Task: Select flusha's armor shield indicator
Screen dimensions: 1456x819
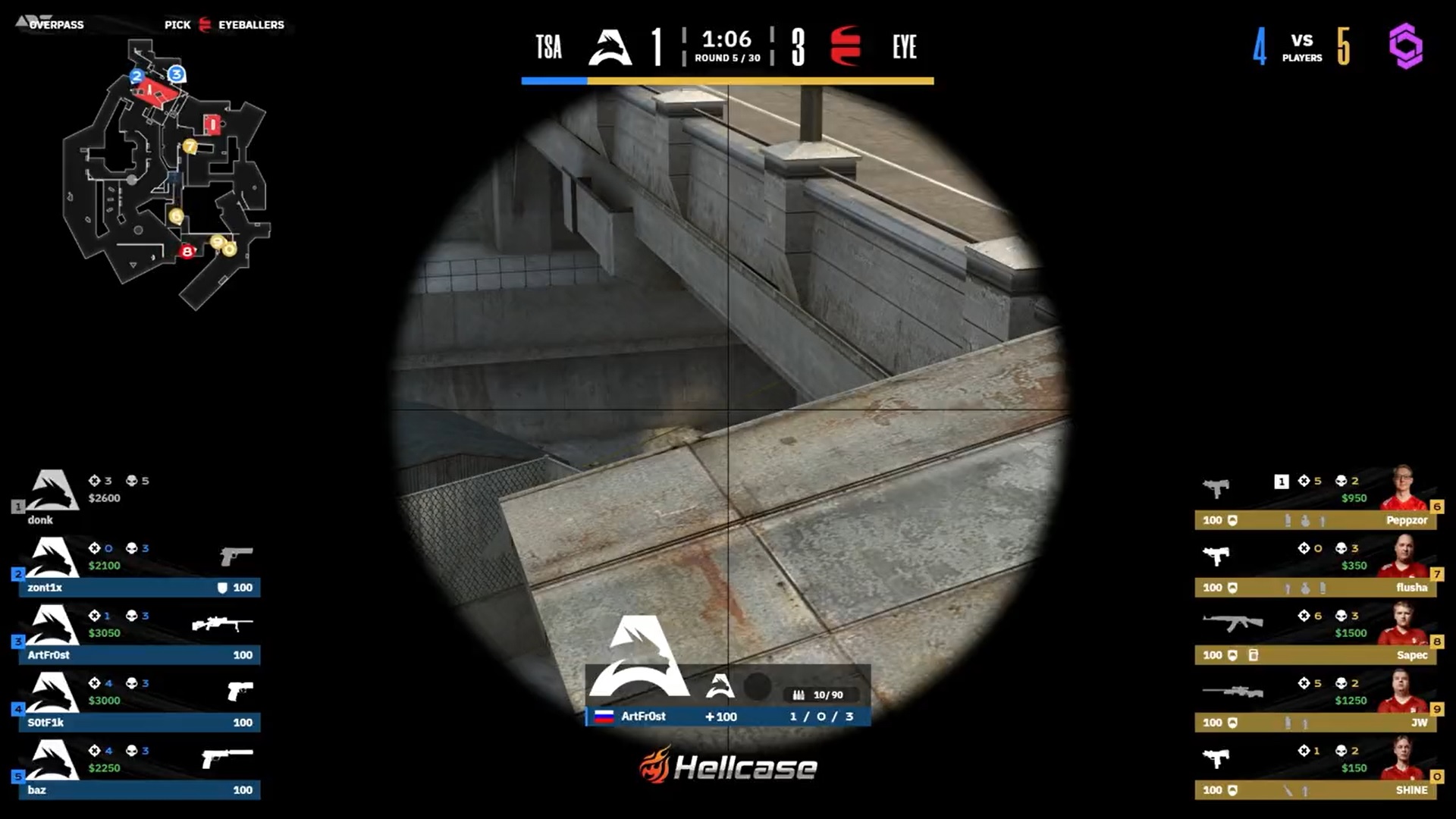Action: (x=1232, y=588)
